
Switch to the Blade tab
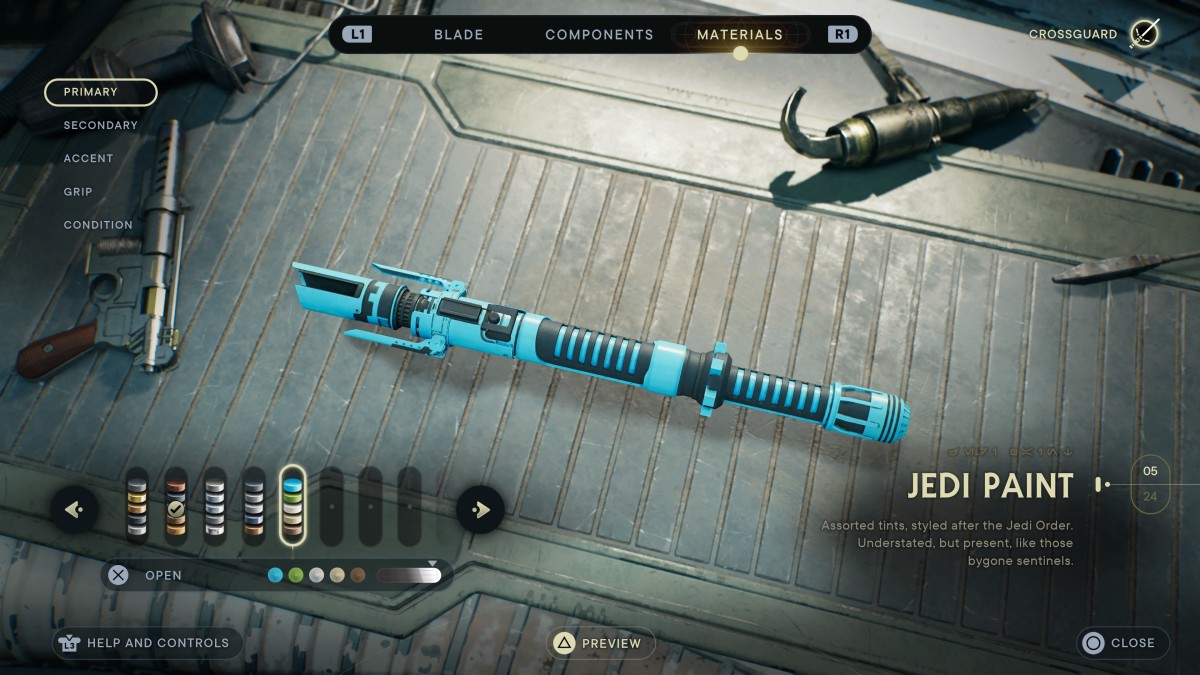tap(458, 34)
